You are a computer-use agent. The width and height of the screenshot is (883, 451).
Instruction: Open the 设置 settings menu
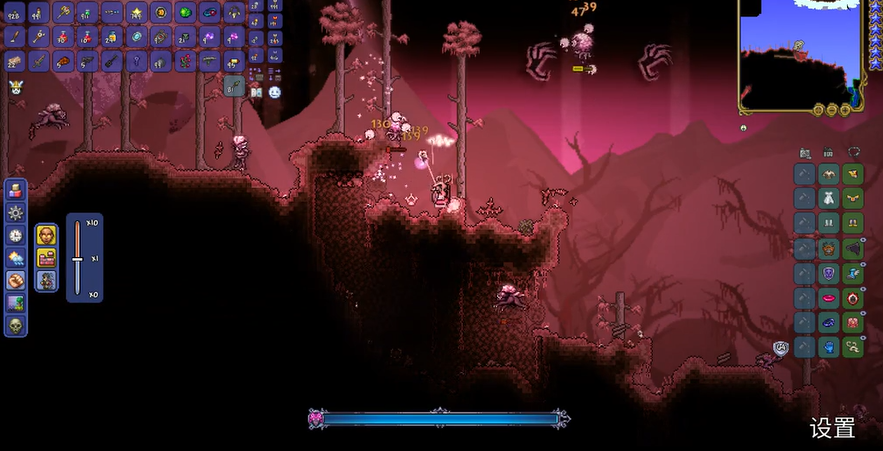pos(832,429)
